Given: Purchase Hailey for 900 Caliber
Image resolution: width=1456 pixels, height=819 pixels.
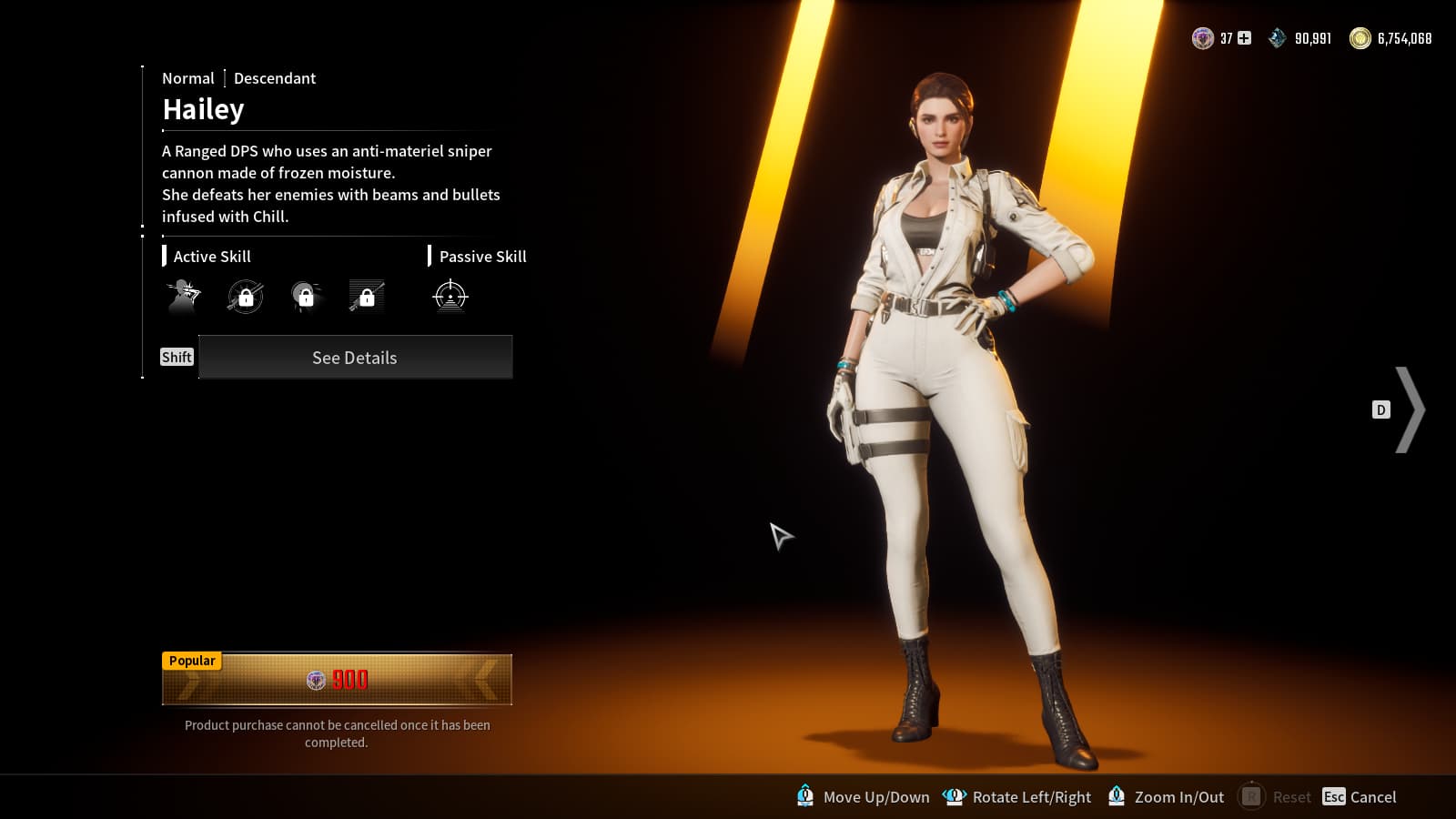Looking at the screenshot, I should tap(337, 680).
